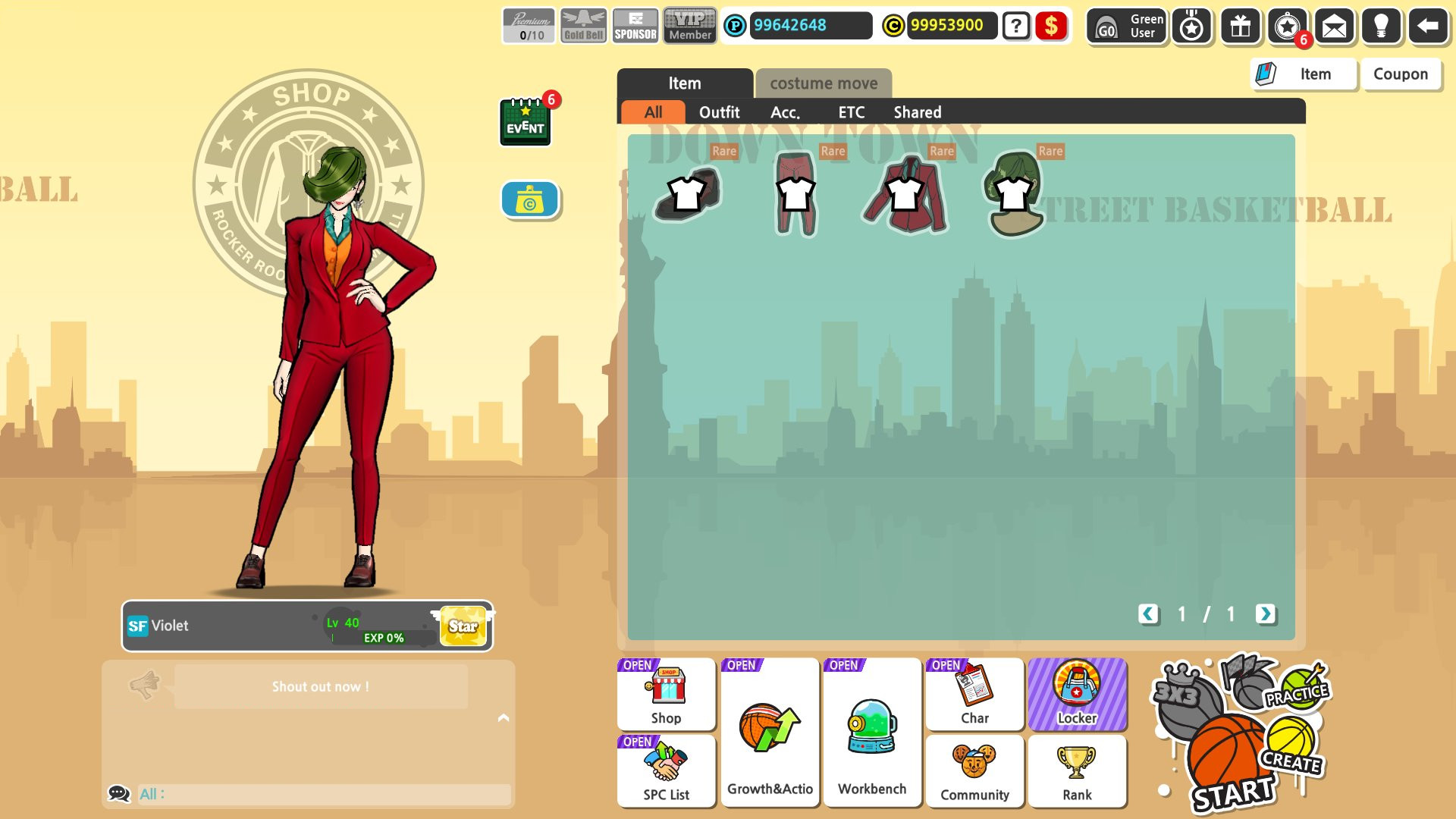Image resolution: width=1456 pixels, height=819 pixels.
Task: Open the All chat channel selector
Action: click(150, 793)
